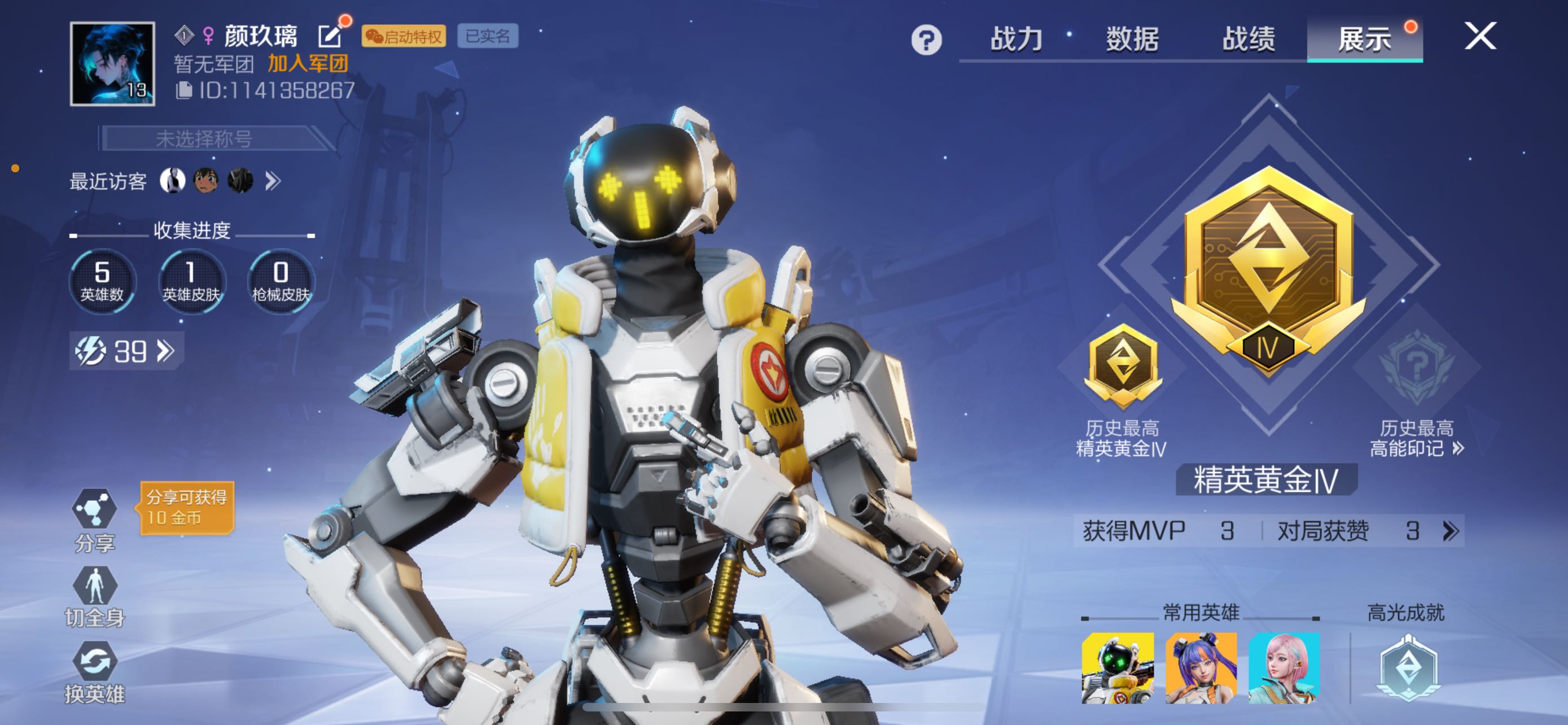This screenshot has width=1568, height=725.
Task: Open the 启动特权 privilege badge
Action: click(x=404, y=37)
